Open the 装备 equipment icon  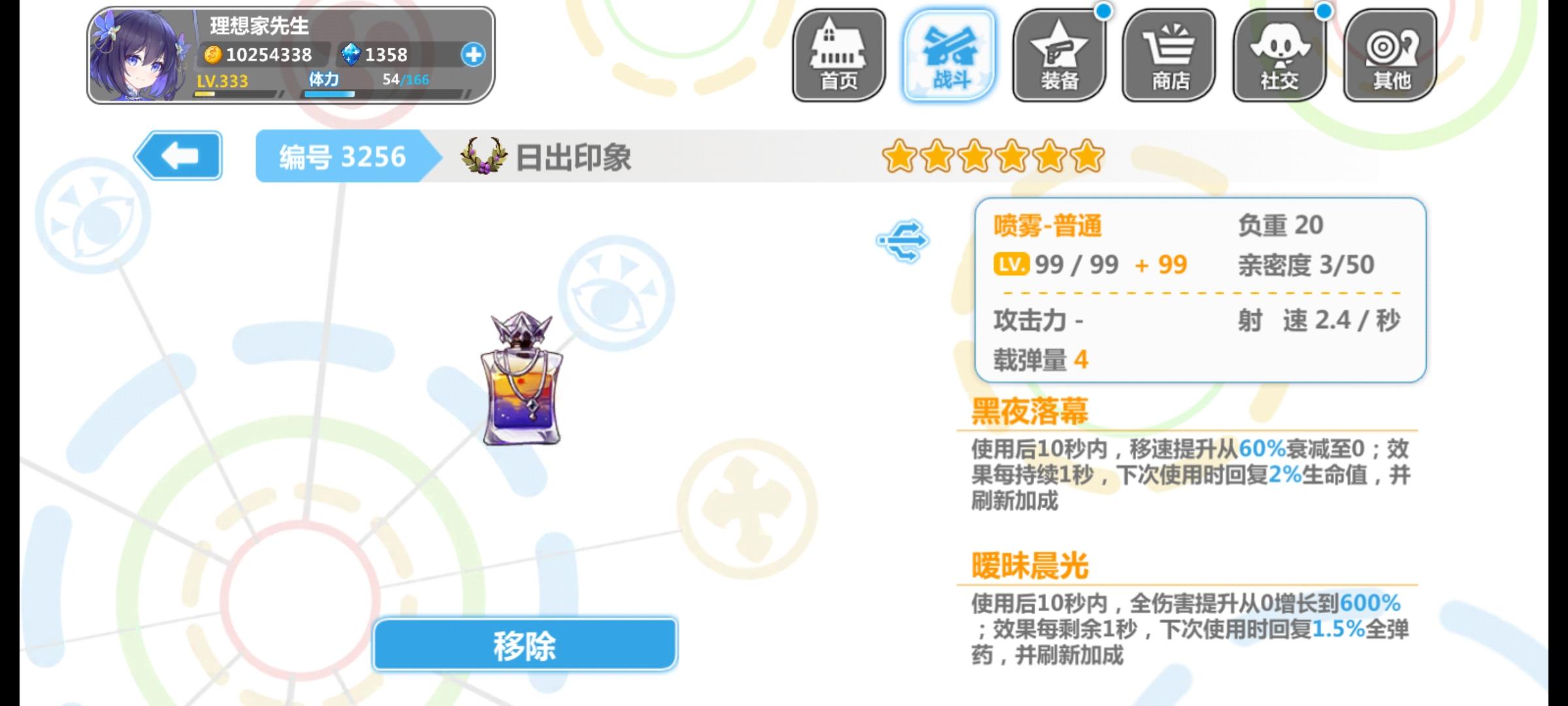[x=1060, y=54]
